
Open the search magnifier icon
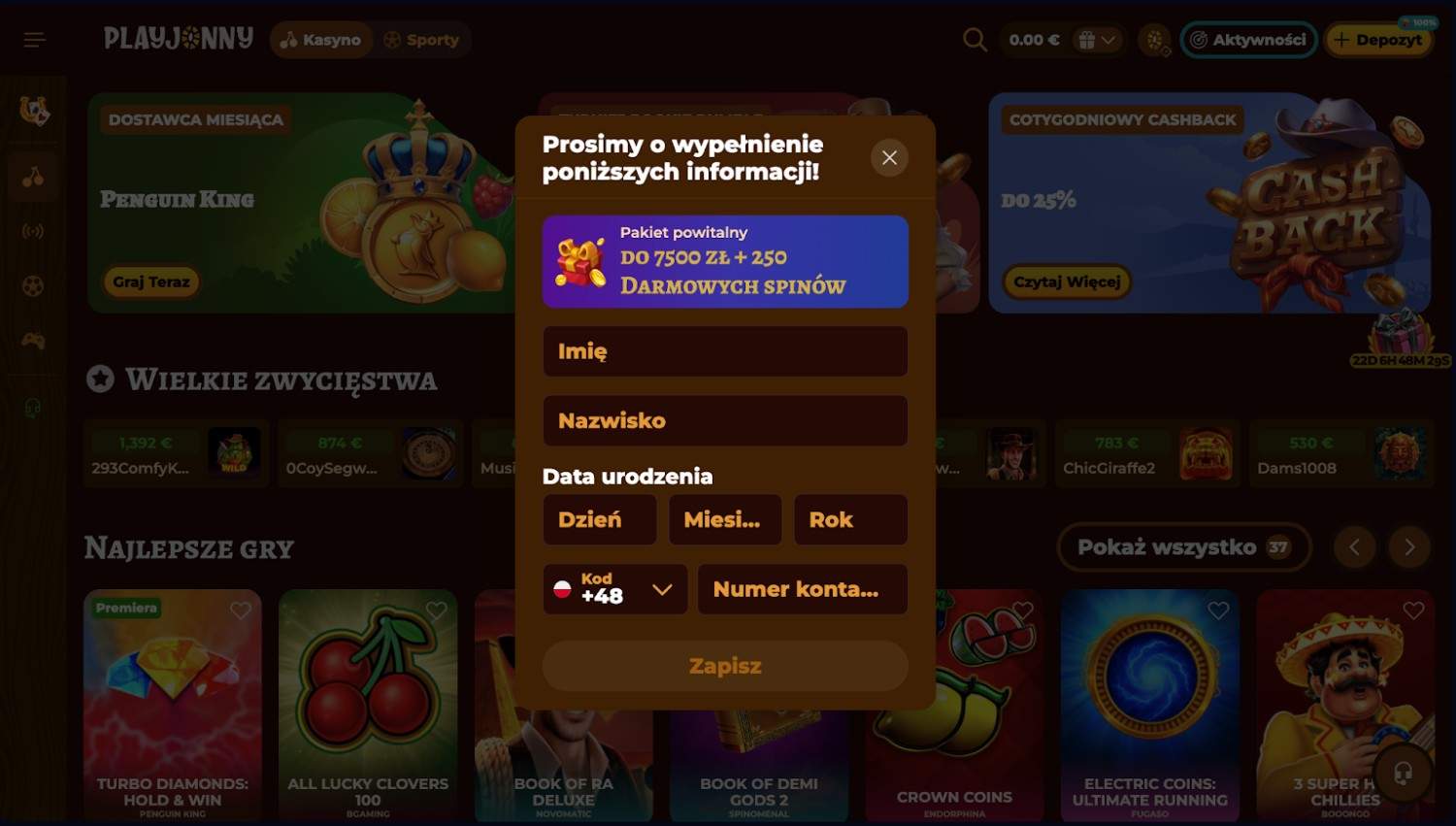tap(974, 40)
